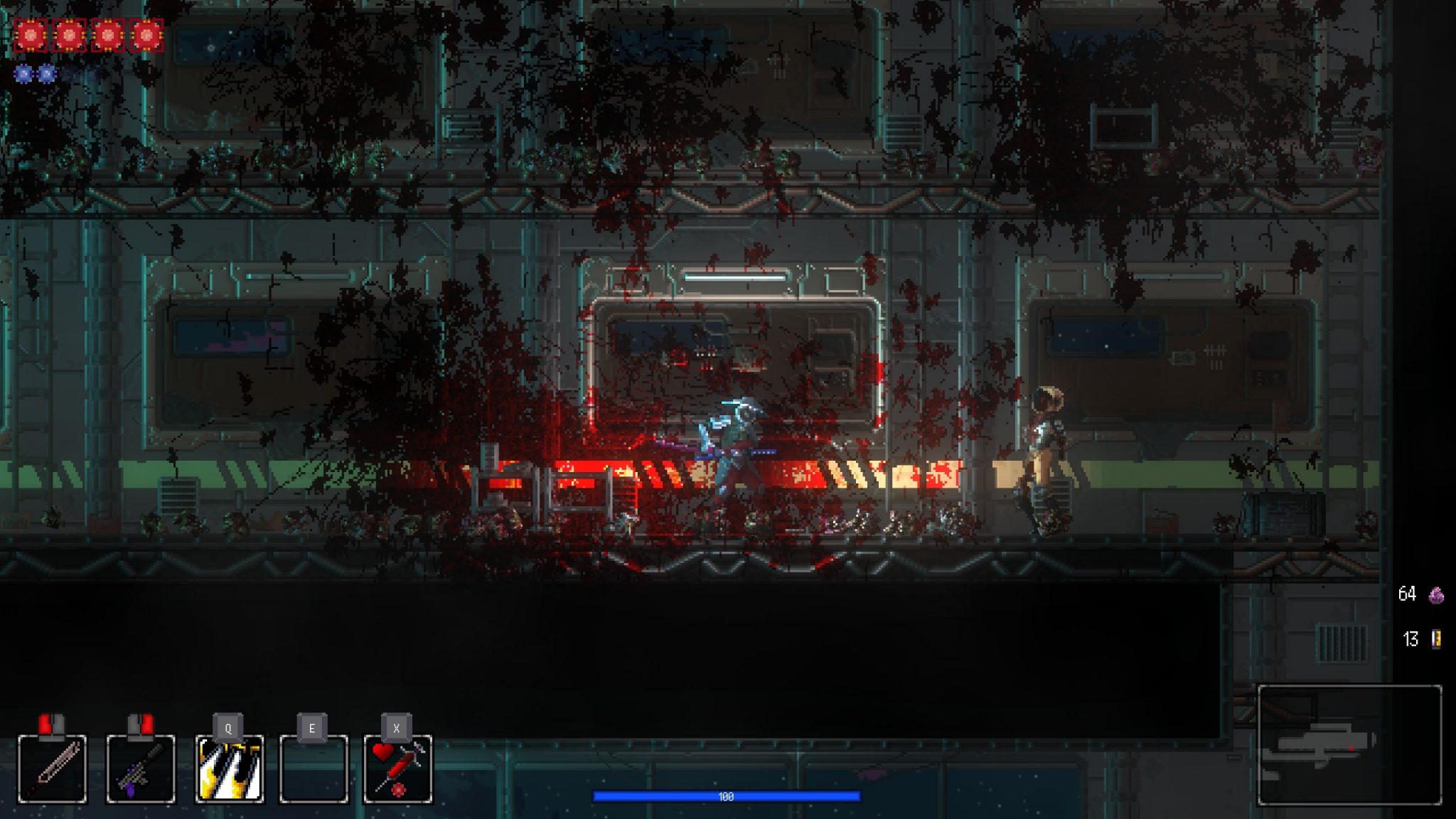Screen dimensions: 1456x819
Task: Activate the yellow claw slash ability
Action: click(x=229, y=769)
